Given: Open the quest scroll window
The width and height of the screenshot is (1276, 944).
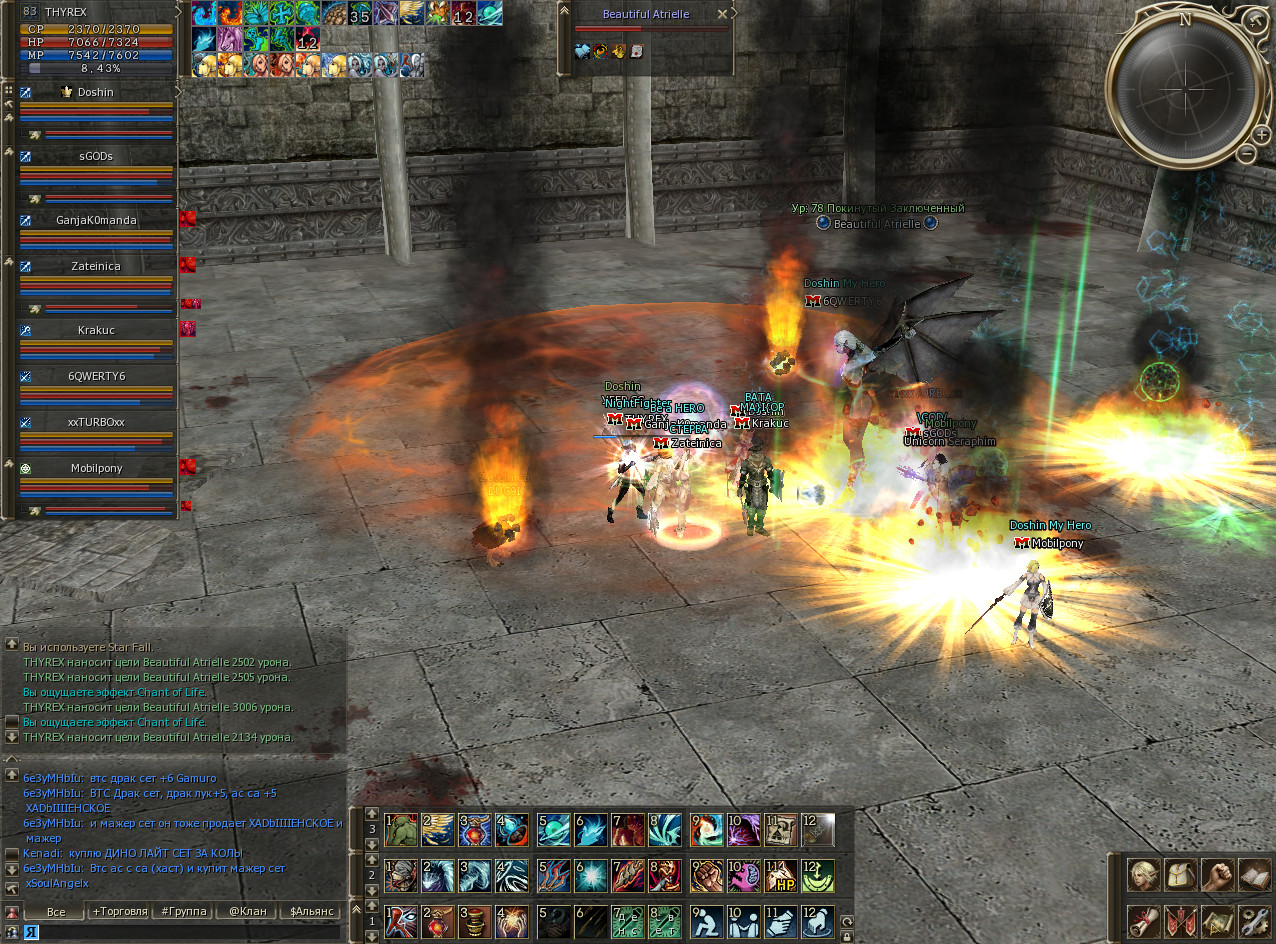Looking at the screenshot, I should click(x=1144, y=920).
